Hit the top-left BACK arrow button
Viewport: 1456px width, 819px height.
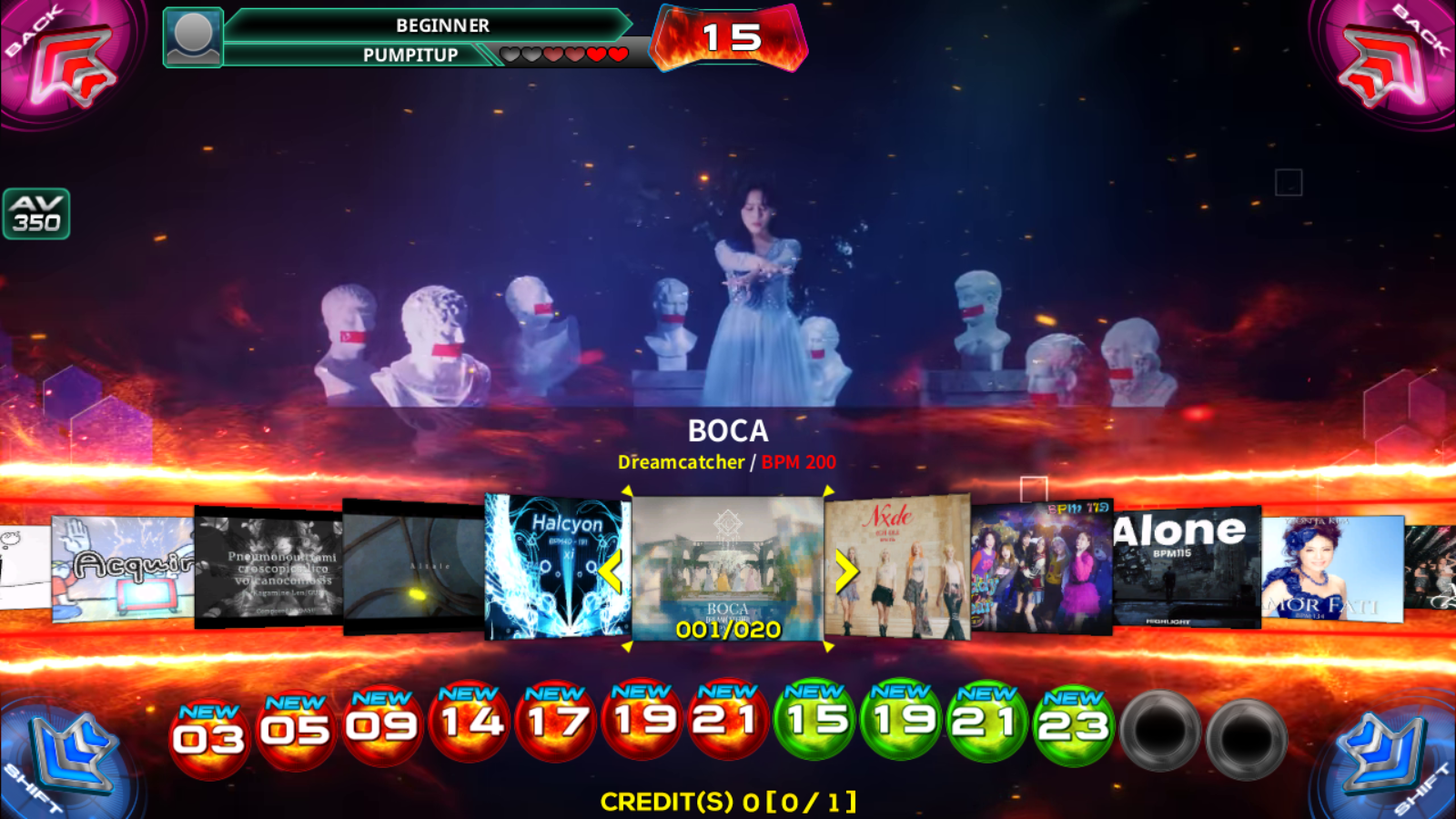(x=68, y=62)
